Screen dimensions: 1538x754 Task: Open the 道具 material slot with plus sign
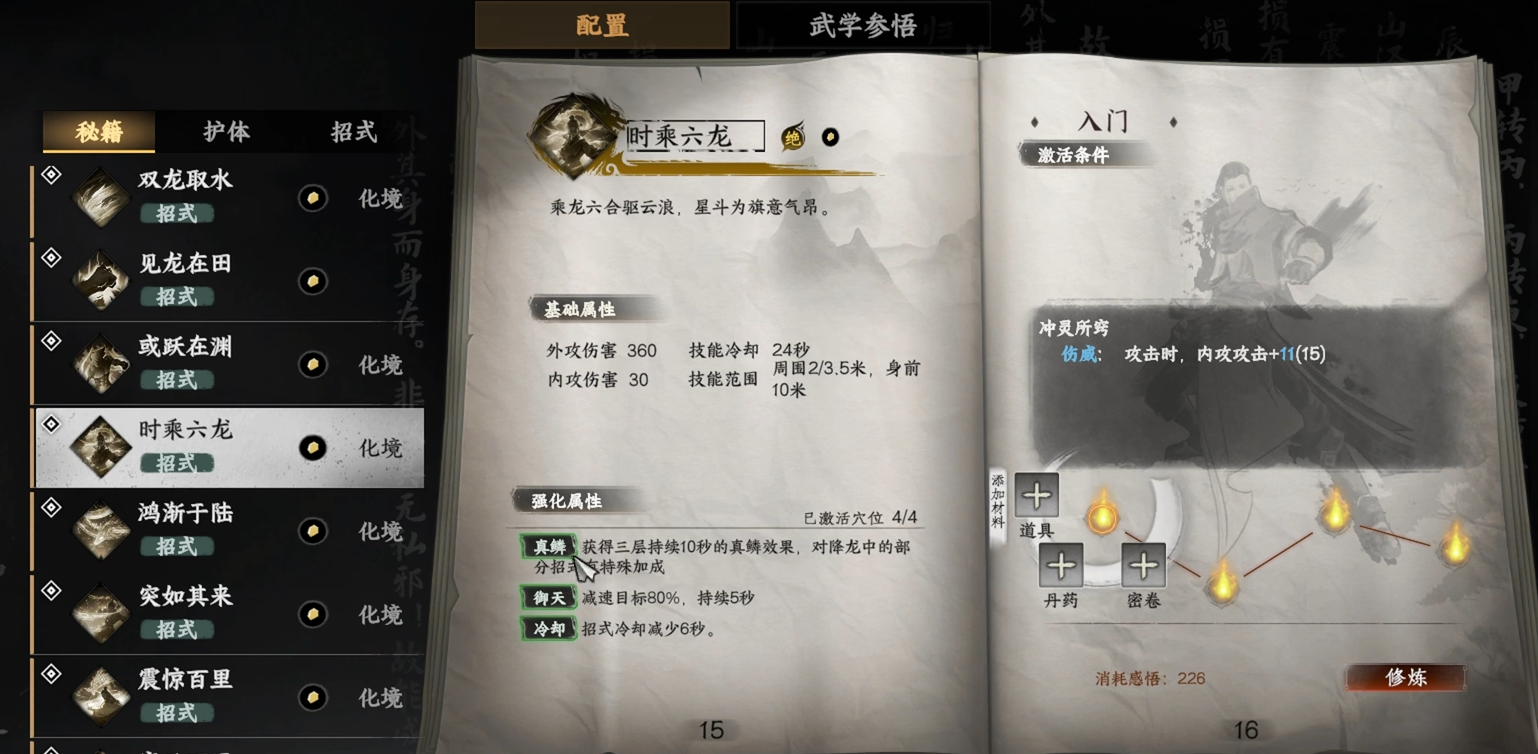1036,495
